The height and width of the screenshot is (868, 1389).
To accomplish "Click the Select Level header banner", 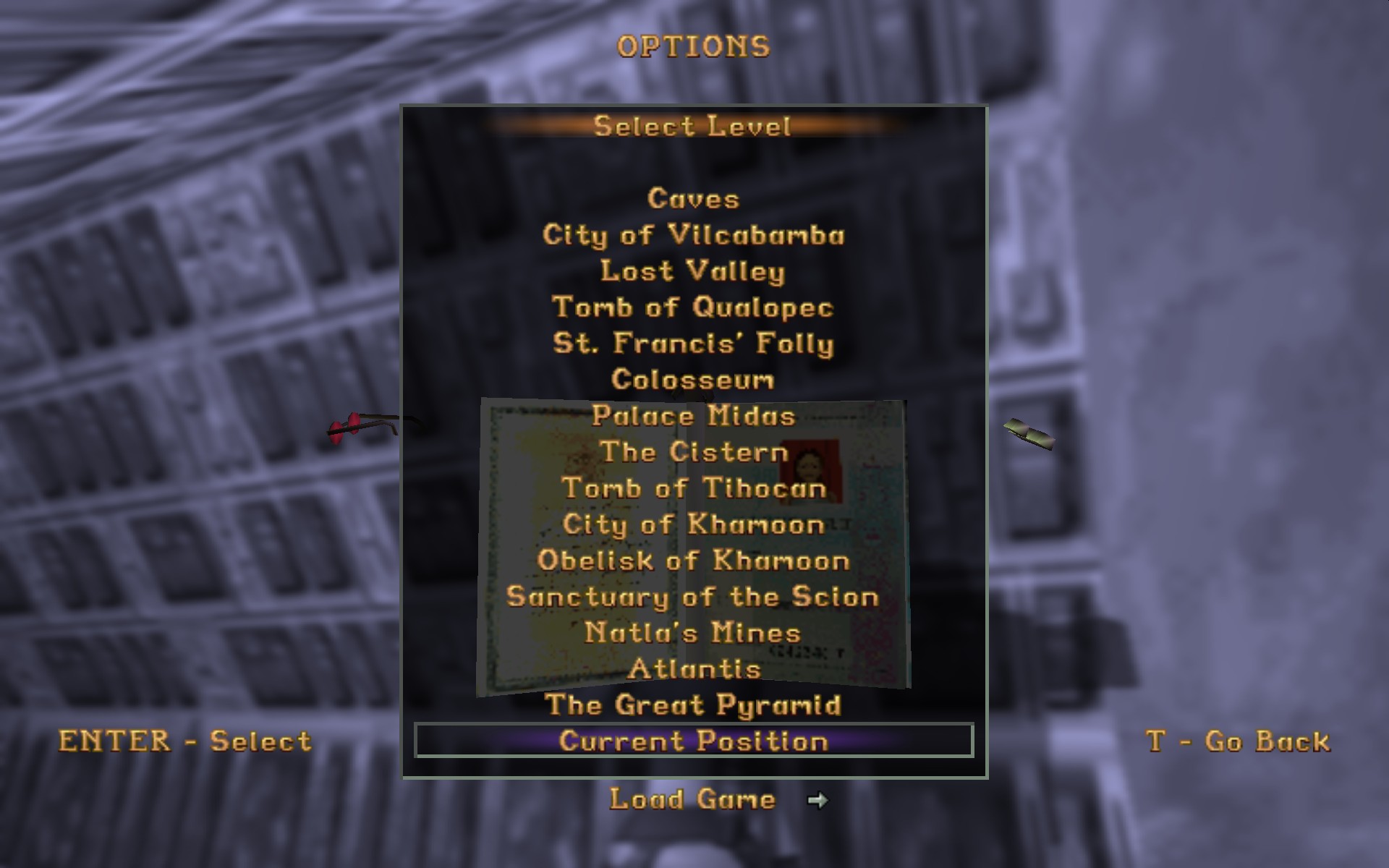I will coord(692,127).
